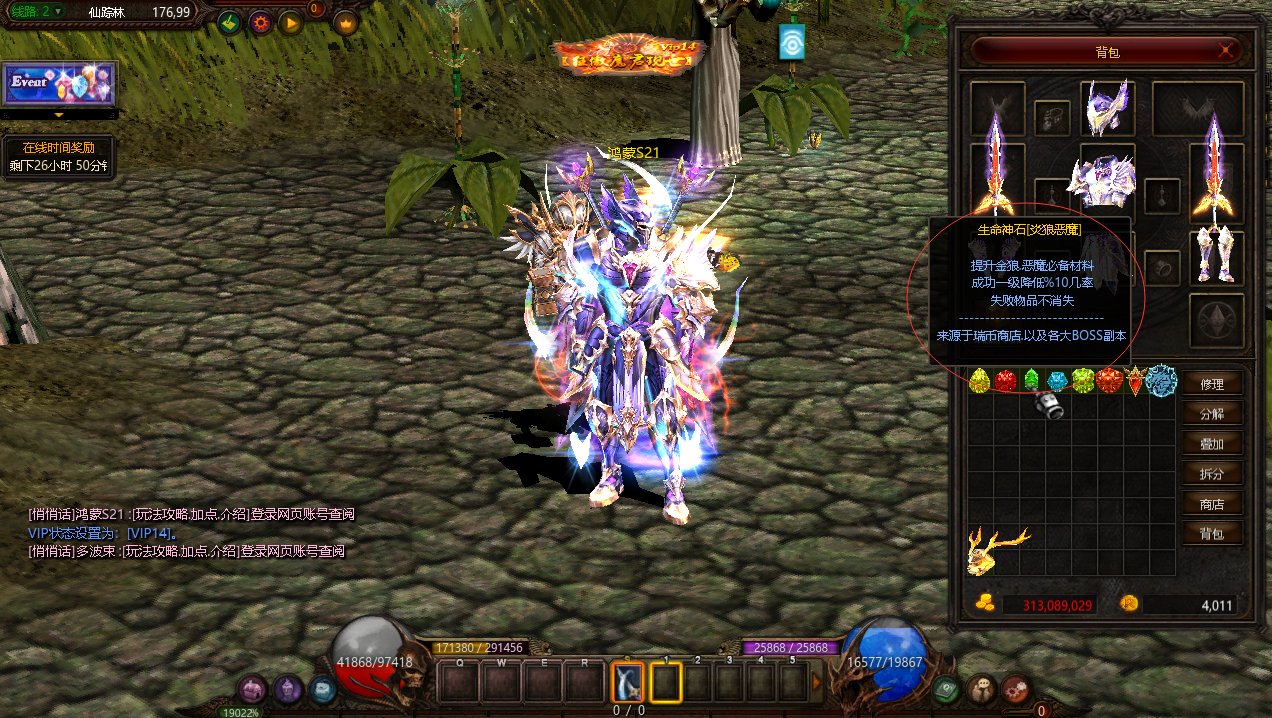Select the golden antler item in bag
Viewport: 1272px width, 718px height.
tap(997, 549)
